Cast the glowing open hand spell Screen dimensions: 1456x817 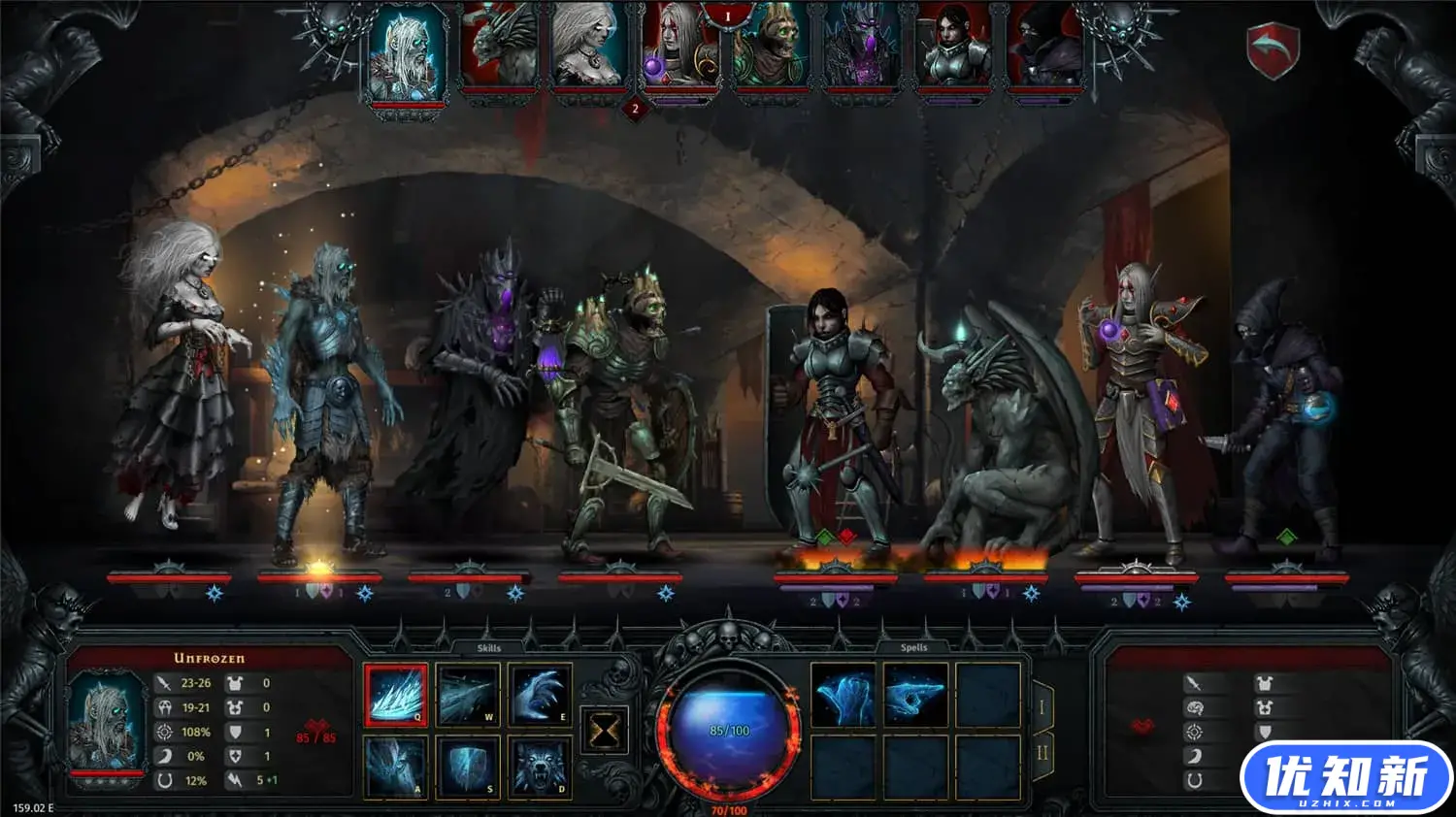click(x=843, y=695)
